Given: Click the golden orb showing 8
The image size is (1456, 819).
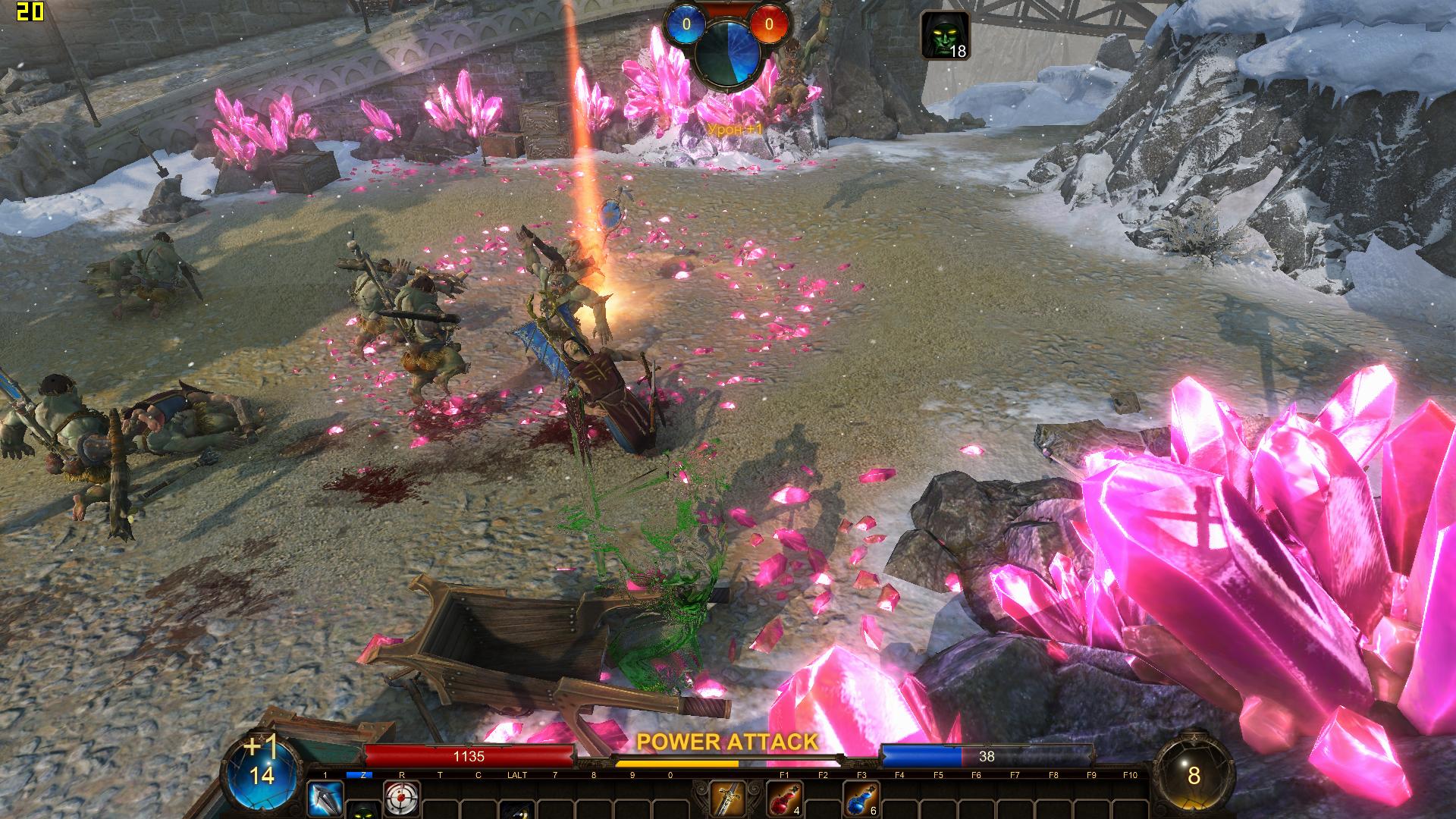Looking at the screenshot, I should tap(1194, 774).
